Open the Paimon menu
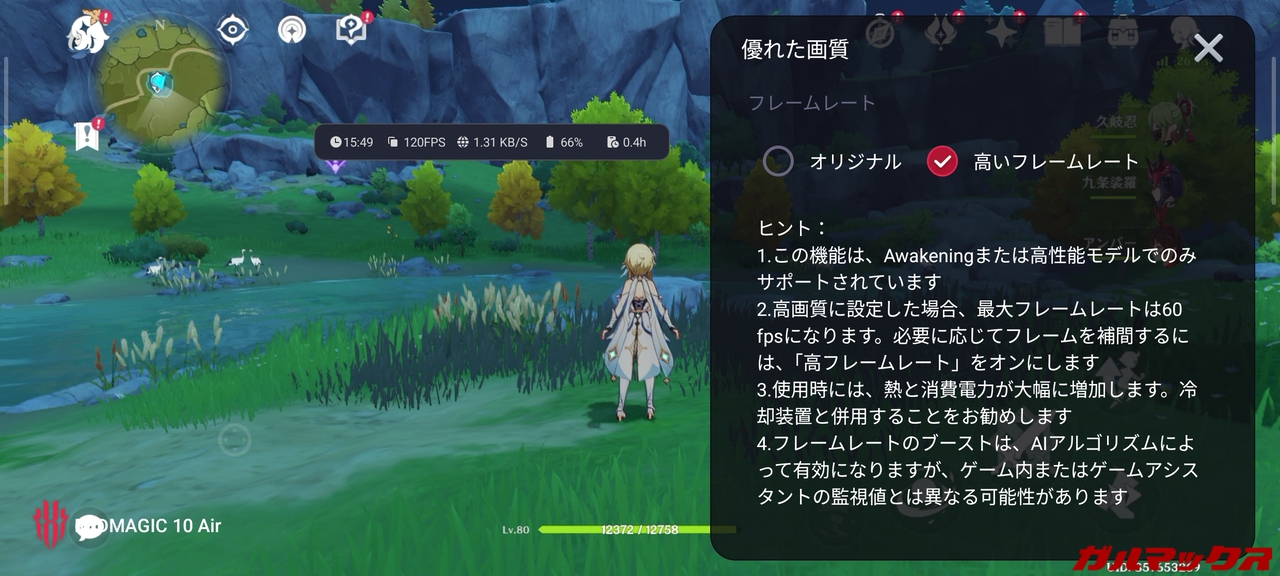This screenshot has height=576, width=1280. point(86,32)
